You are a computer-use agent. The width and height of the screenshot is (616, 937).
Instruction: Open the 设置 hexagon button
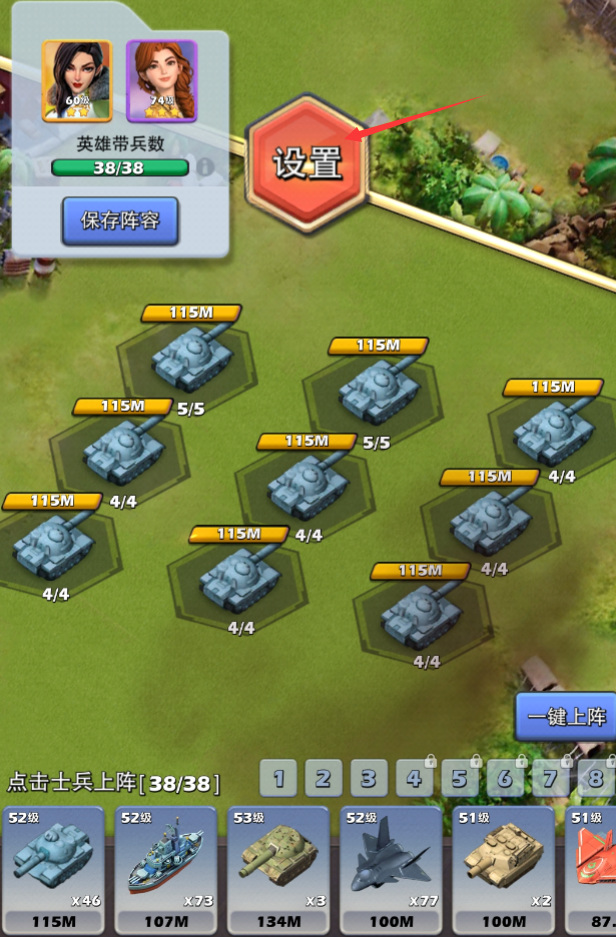[x=308, y=163]
